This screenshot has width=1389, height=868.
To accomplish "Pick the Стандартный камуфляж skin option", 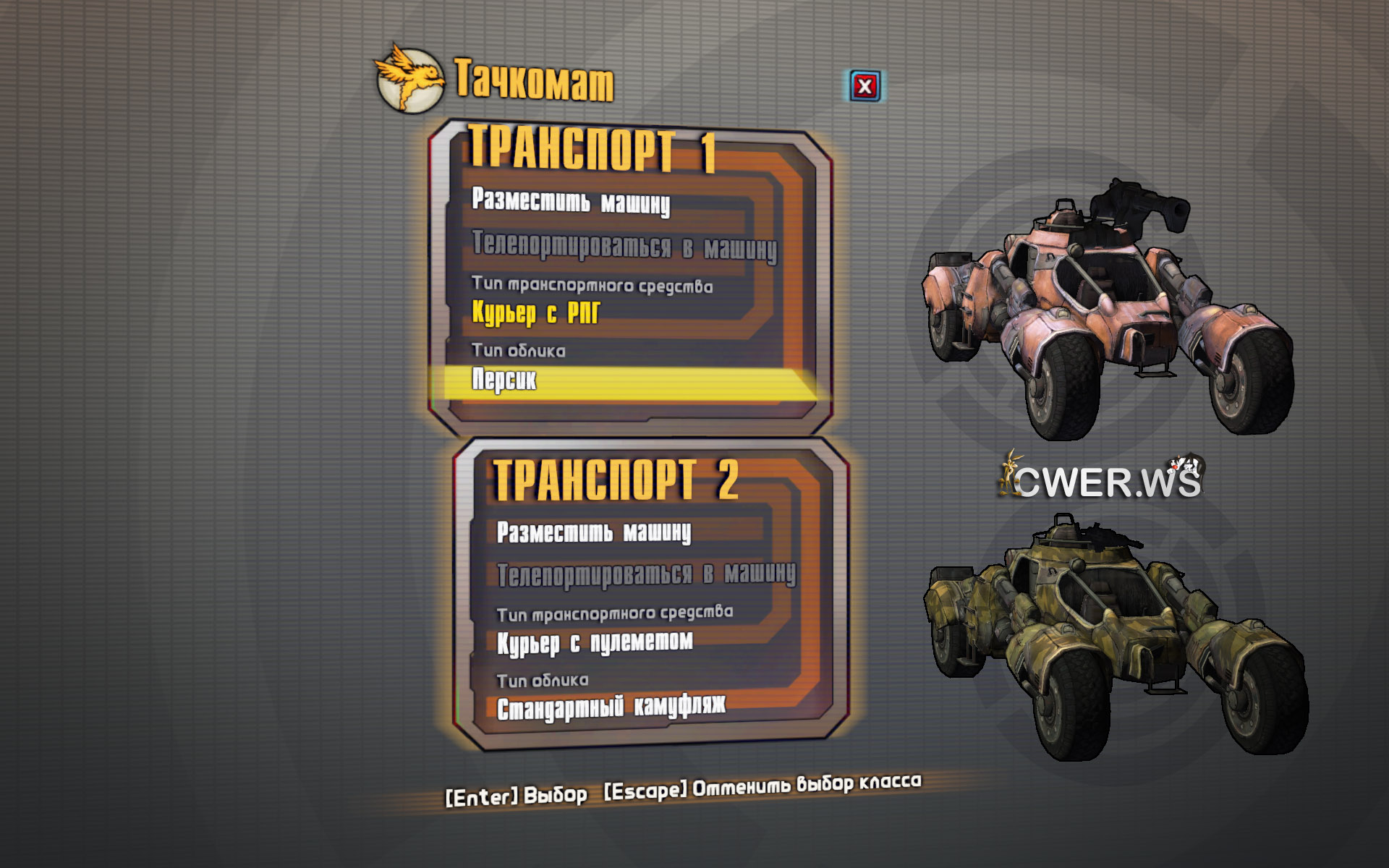I will (611, 708).
